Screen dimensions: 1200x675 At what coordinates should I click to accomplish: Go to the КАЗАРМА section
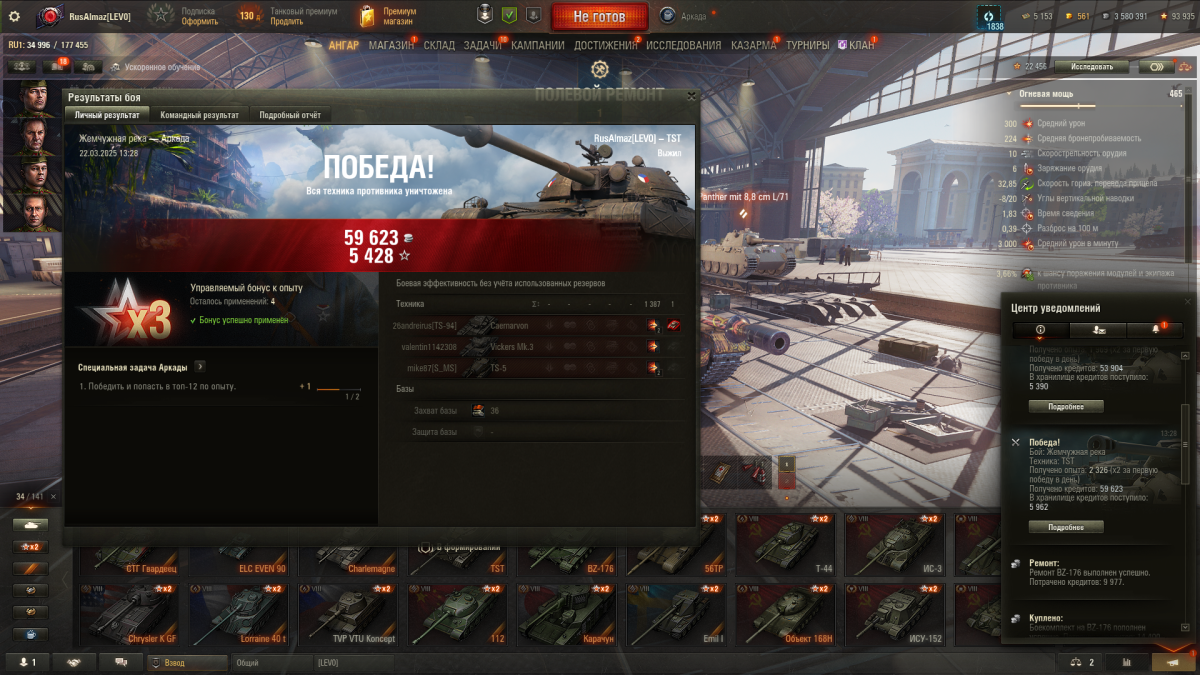(x=753, y=45)
